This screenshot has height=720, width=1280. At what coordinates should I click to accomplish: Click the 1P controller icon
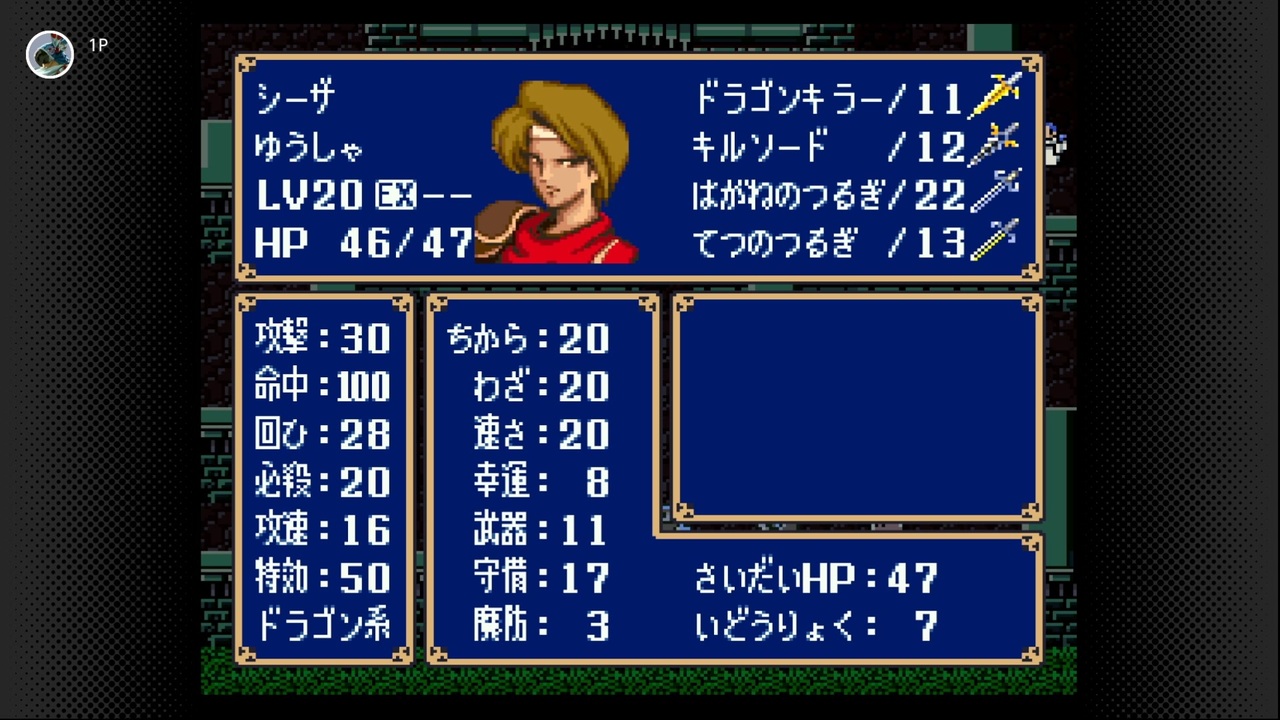(x=97, y=45)
